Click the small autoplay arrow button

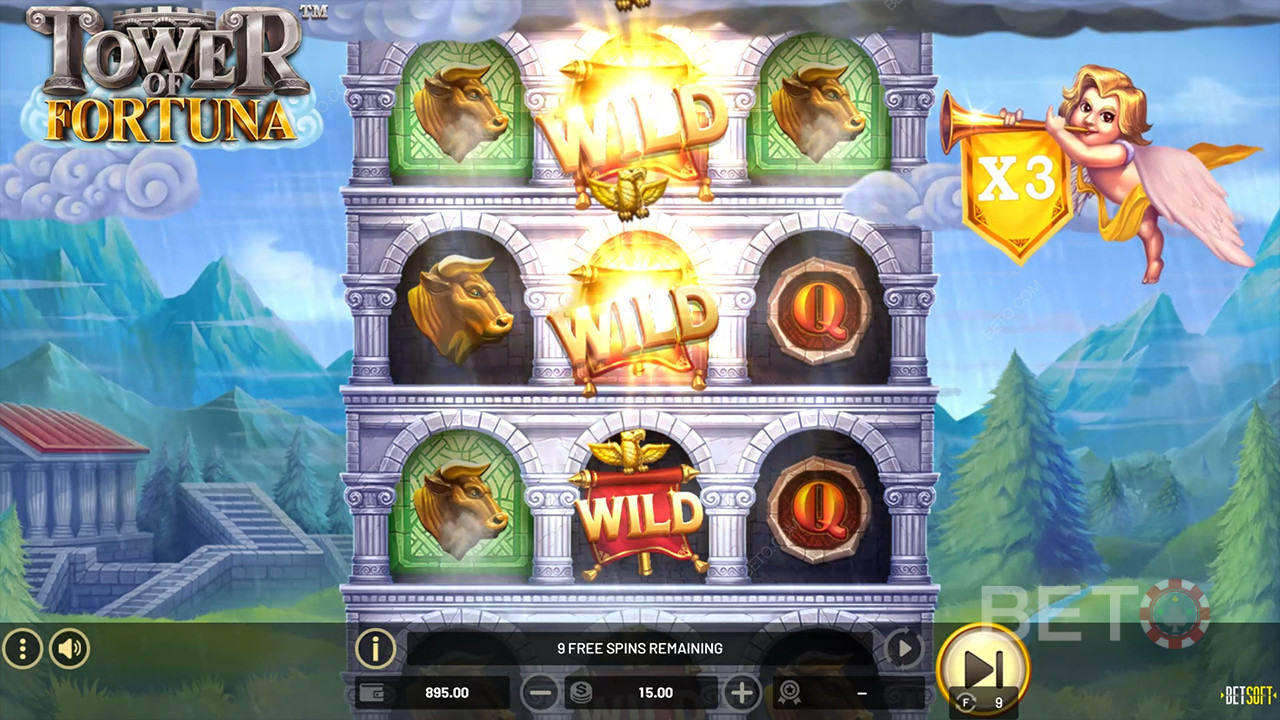point(904,649)
